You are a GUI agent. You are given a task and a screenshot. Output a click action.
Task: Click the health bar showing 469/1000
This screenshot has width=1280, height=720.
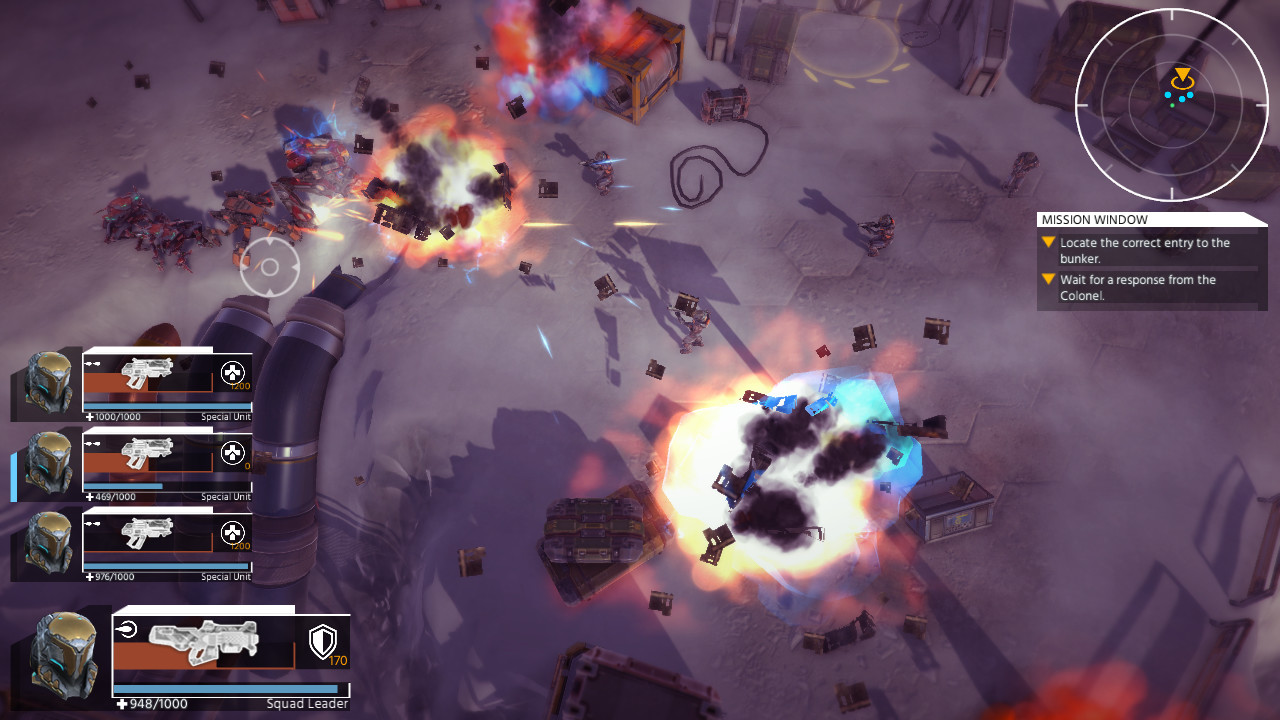point(120,487)
